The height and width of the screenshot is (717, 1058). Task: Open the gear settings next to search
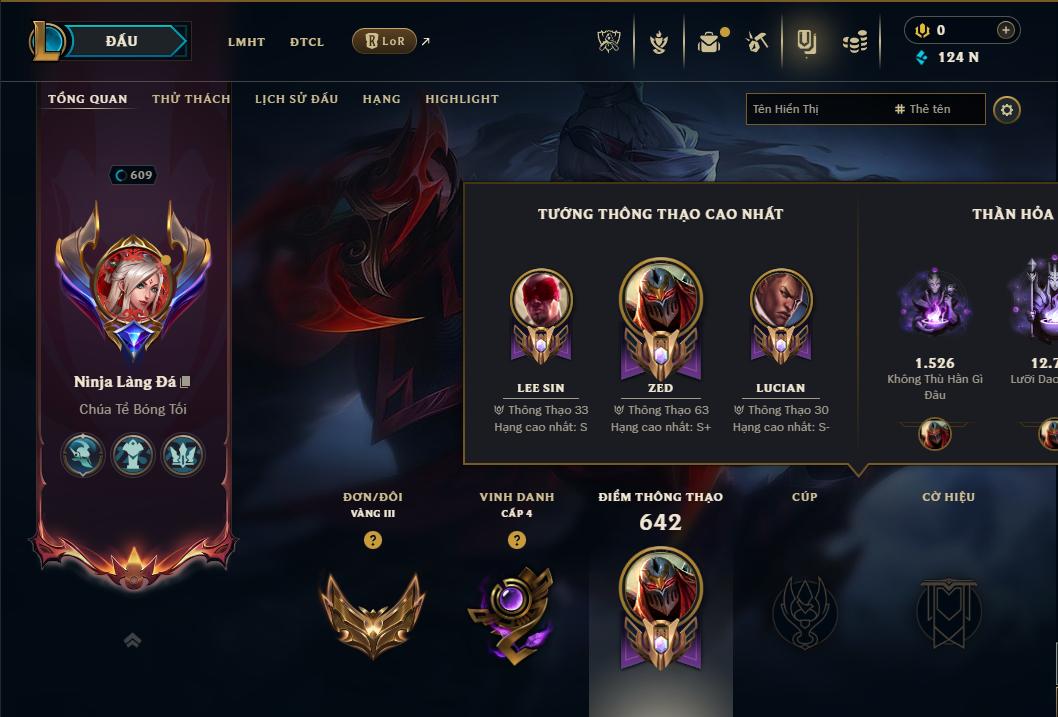click(1007, 109)
